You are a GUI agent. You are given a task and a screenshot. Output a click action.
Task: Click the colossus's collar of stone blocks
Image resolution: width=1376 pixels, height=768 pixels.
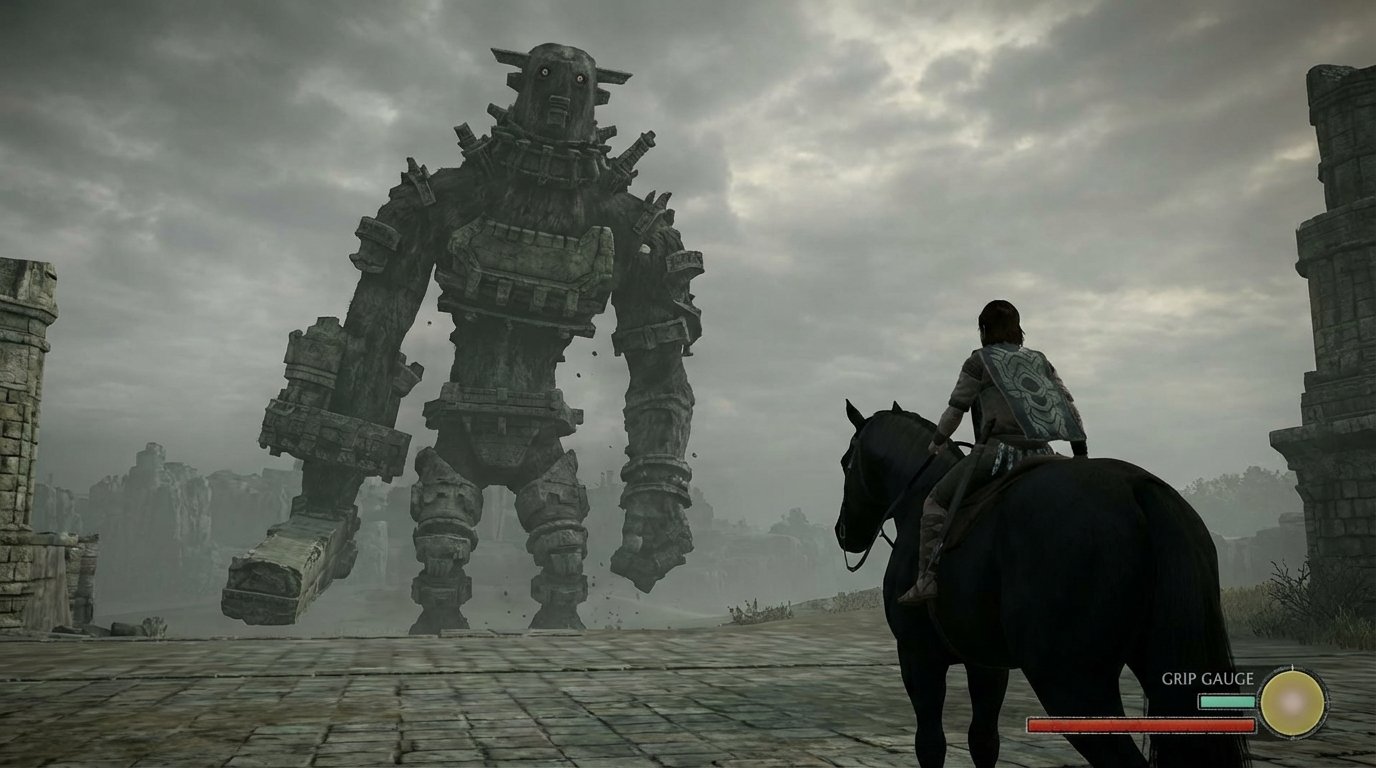(550, 150)
